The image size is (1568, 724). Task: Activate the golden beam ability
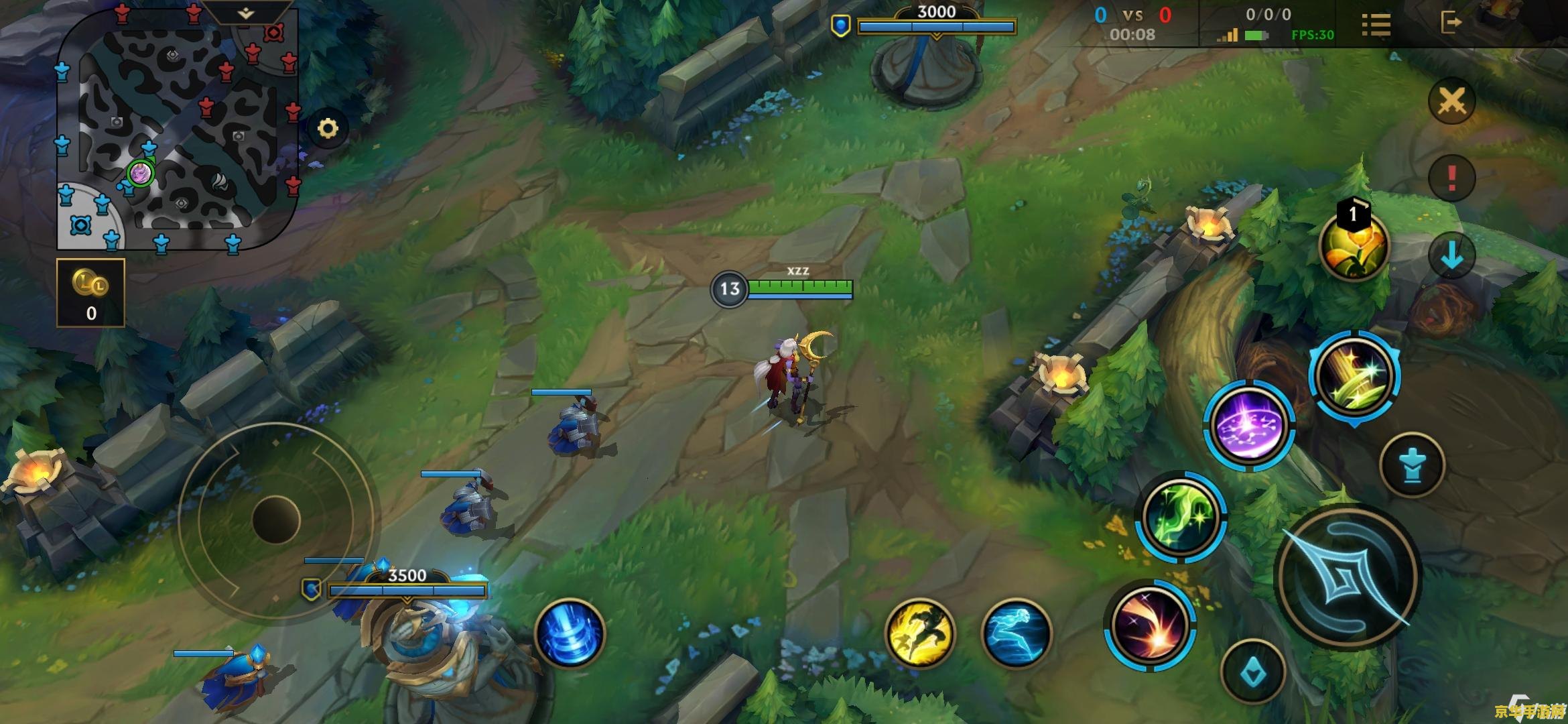pyautogui.click(x=1354, y=377)
